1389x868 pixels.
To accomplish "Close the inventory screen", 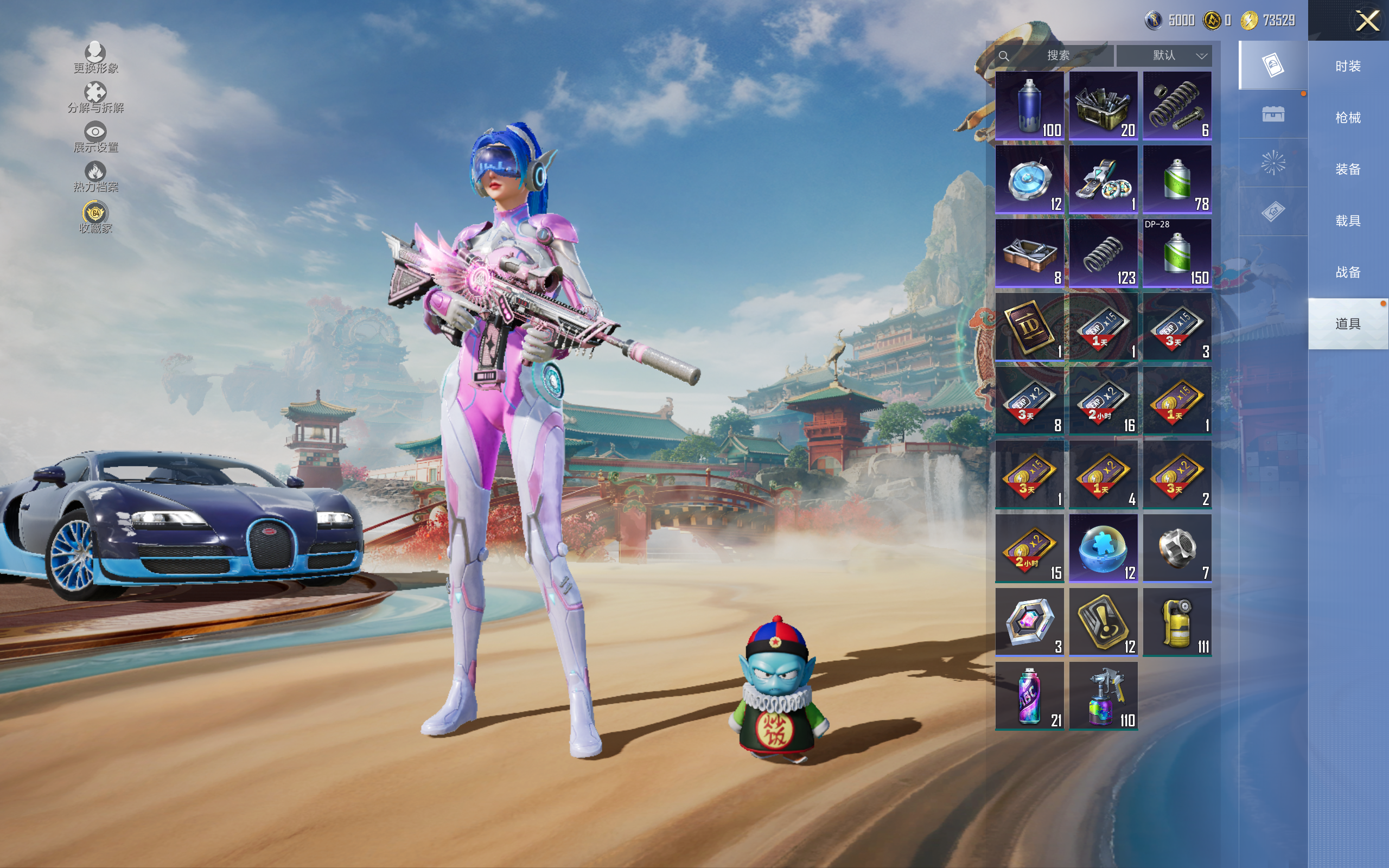I will [1367, 21].
